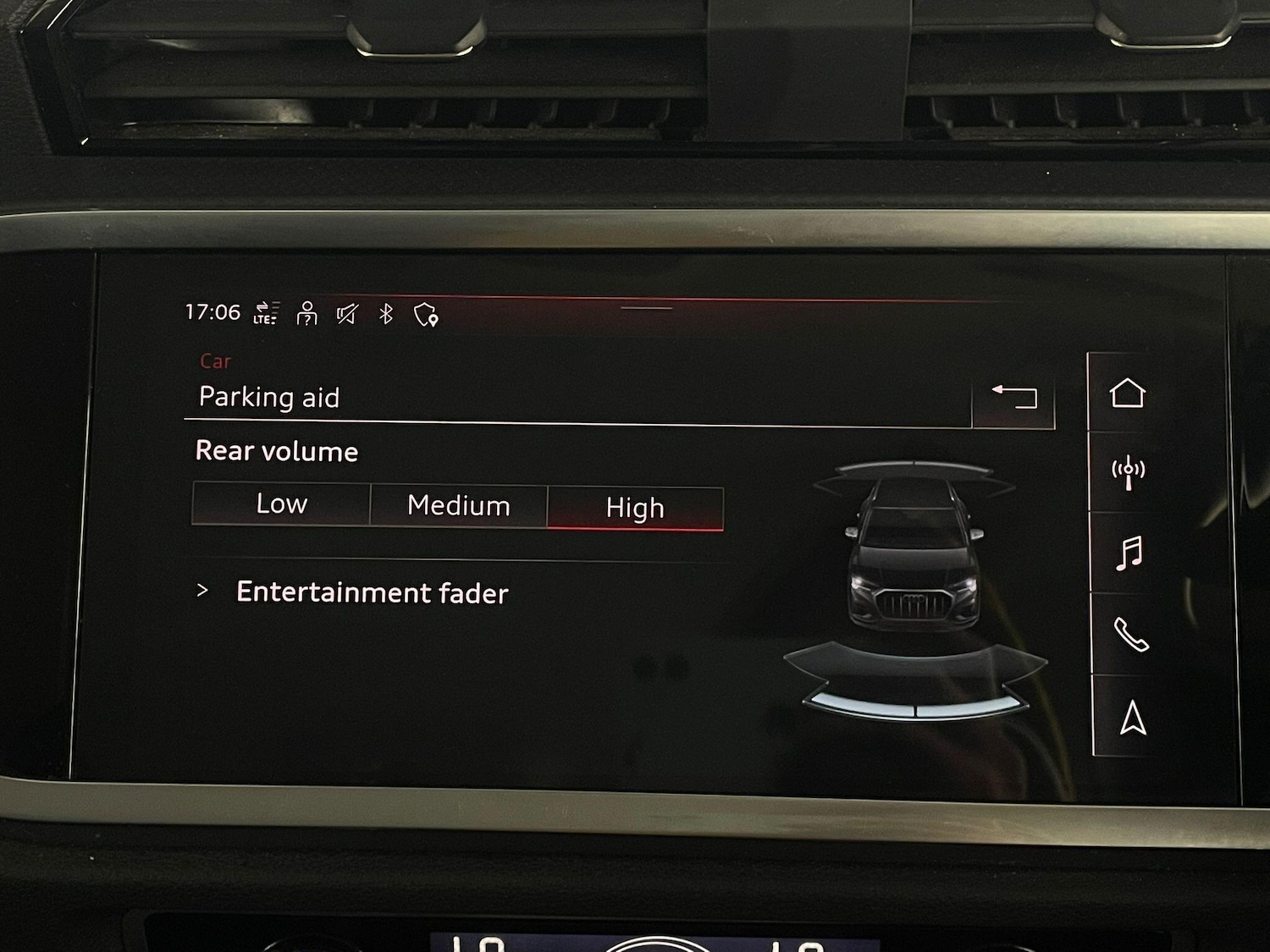
Task: Select High rear volume
Action: point(635,508)
